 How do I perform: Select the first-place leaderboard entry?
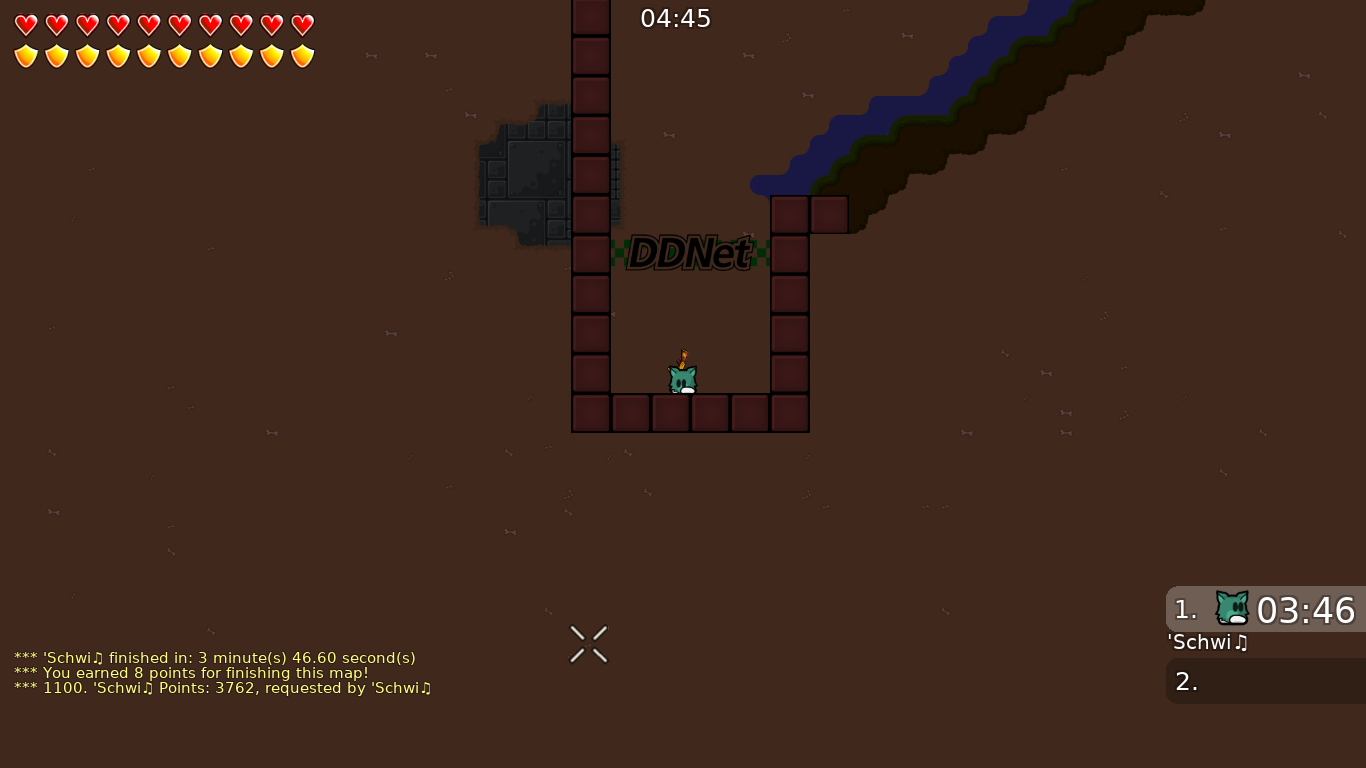click(1265, 610)
